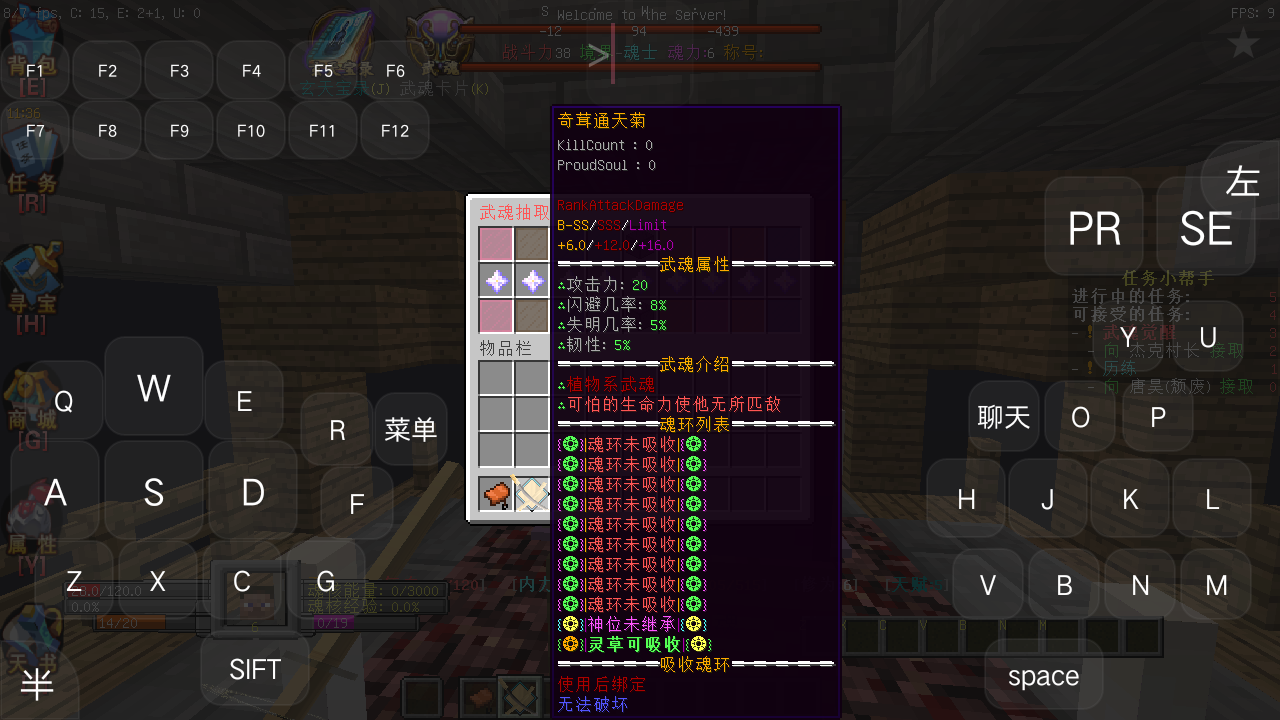Screen dimensions: 1280x720
Task: Select the leather item in 武魂抽取 grid
Action: (494, 494)
